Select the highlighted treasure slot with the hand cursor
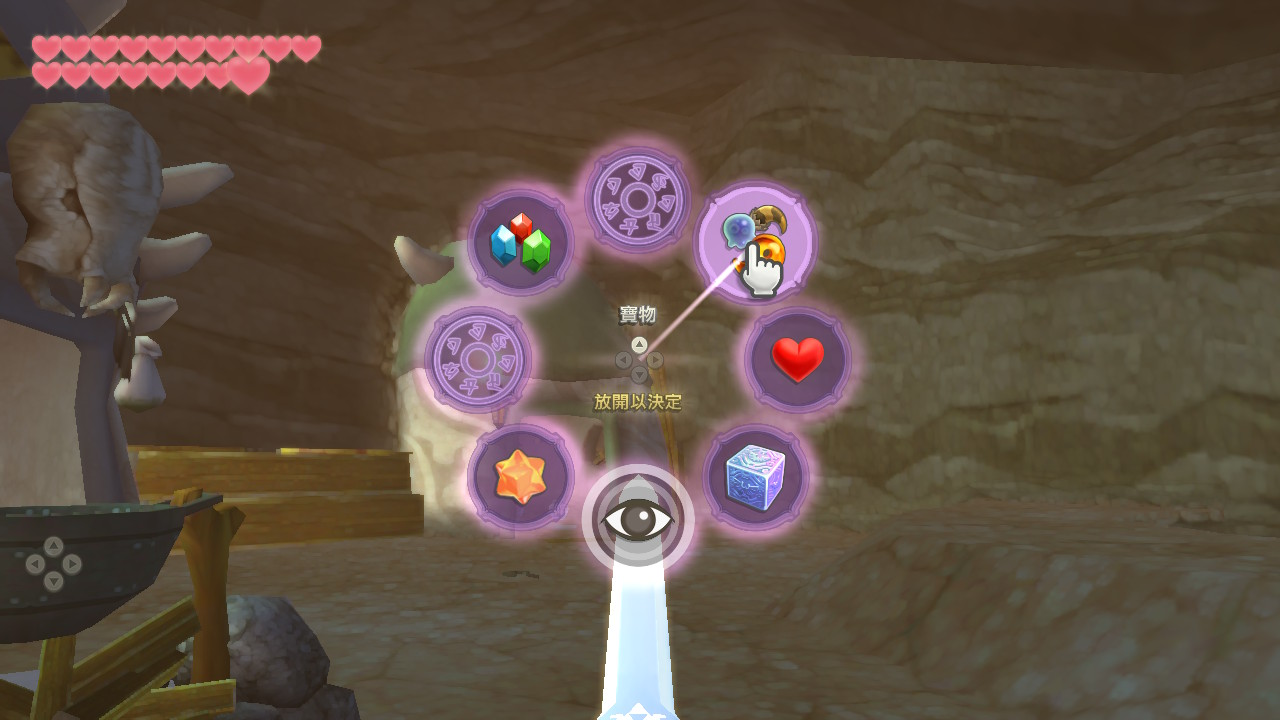Screen dimensions: 1280x720 (x=758, y=240)
